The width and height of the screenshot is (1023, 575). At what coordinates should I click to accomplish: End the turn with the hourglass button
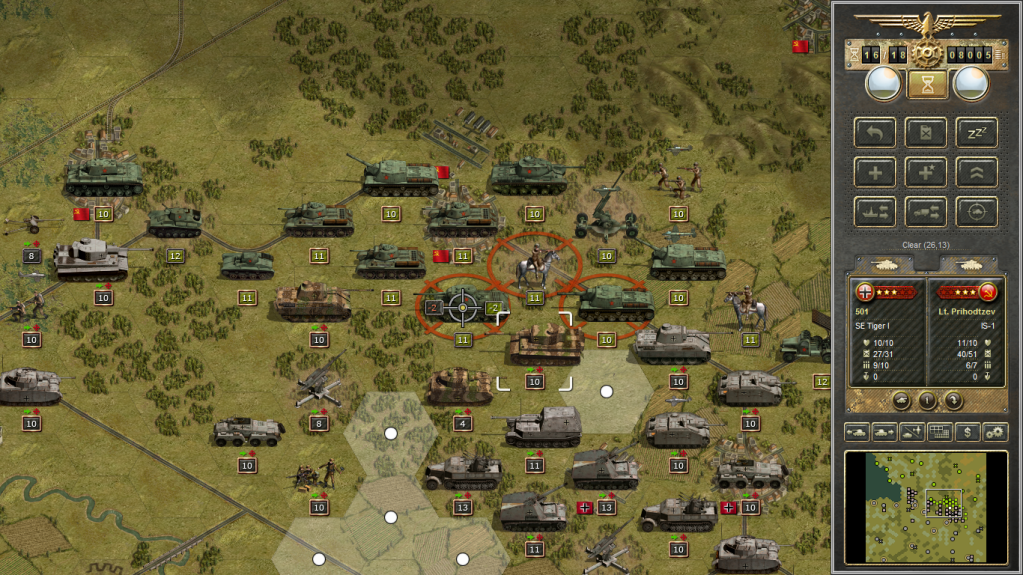[927, 85]
